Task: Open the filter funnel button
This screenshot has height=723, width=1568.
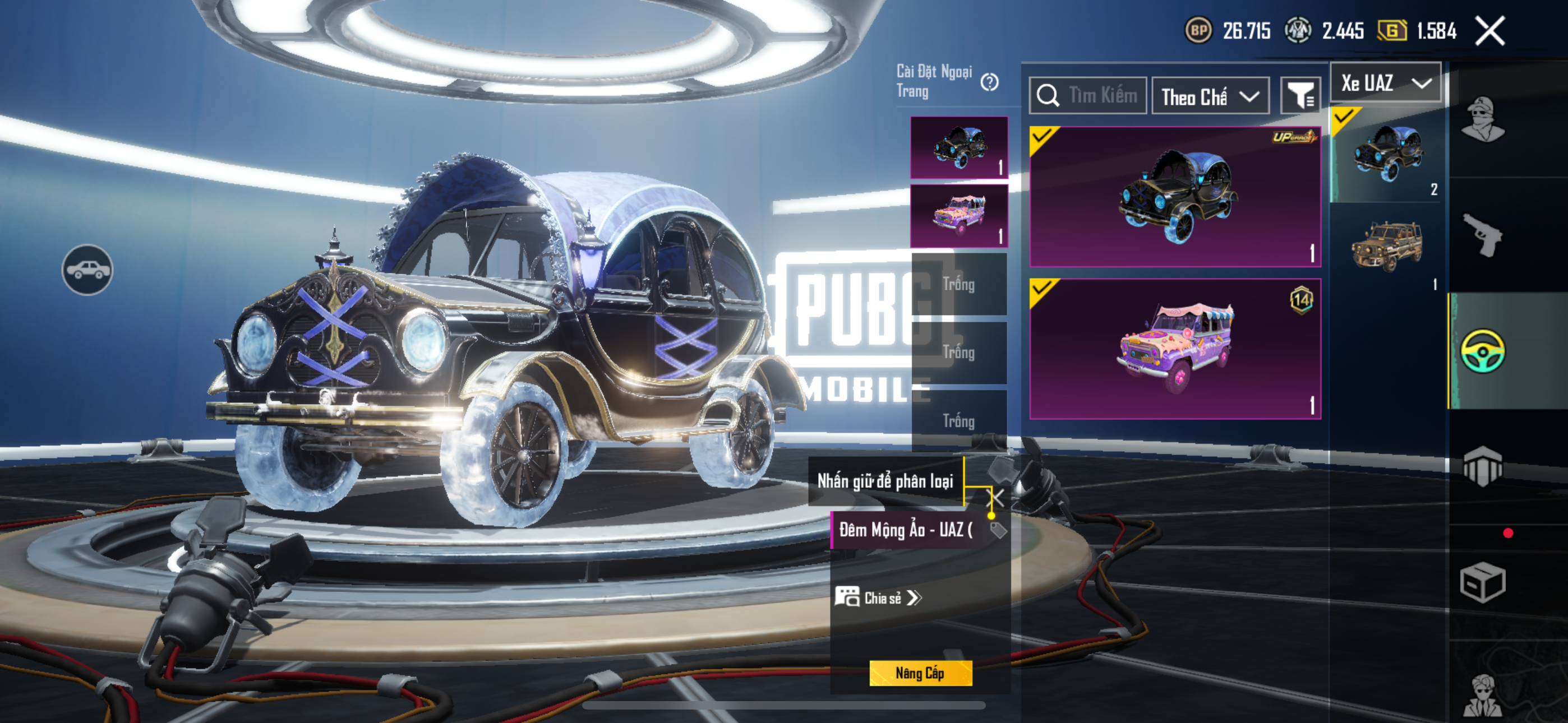Action: coord(1300,95)
